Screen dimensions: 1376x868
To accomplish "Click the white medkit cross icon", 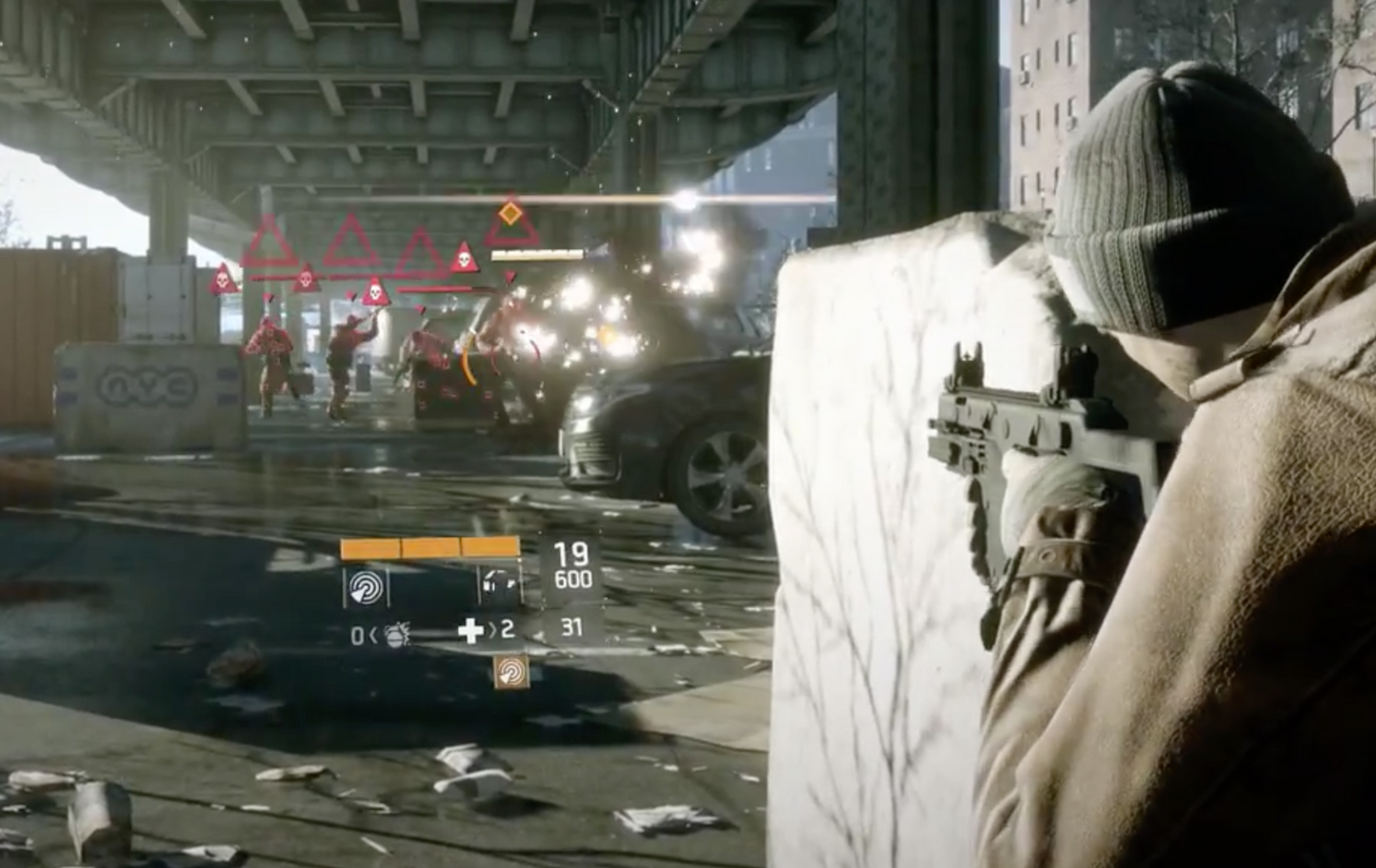I will pyautogui.click(x=469, y=631).
